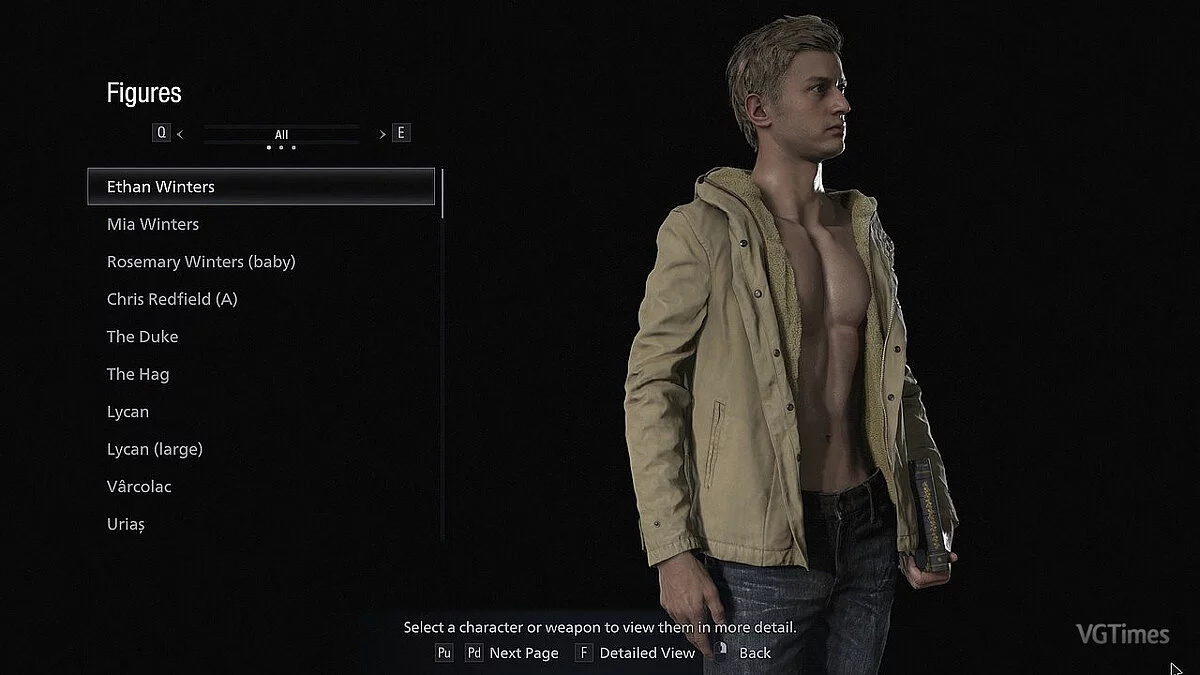Click the All category filter label
This screenshot has height=675, width=1200.
coord(281,134)
